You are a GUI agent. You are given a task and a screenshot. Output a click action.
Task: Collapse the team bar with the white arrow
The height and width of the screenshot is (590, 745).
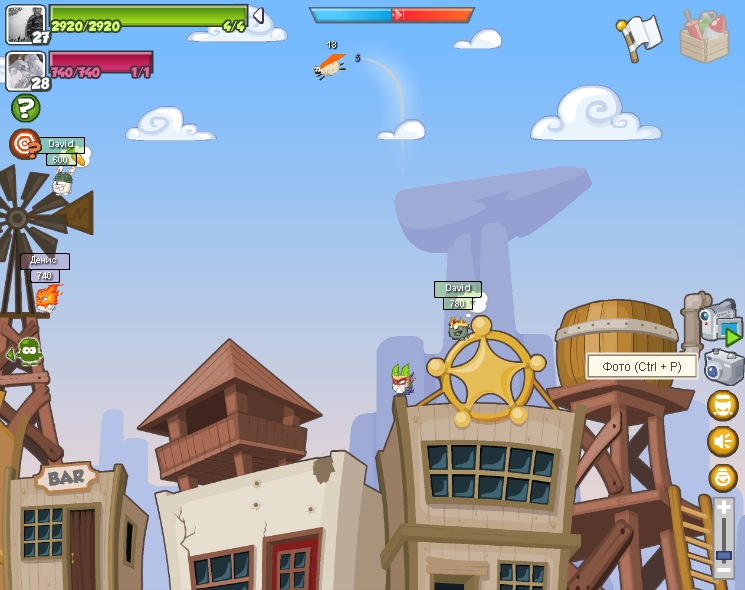258,16
